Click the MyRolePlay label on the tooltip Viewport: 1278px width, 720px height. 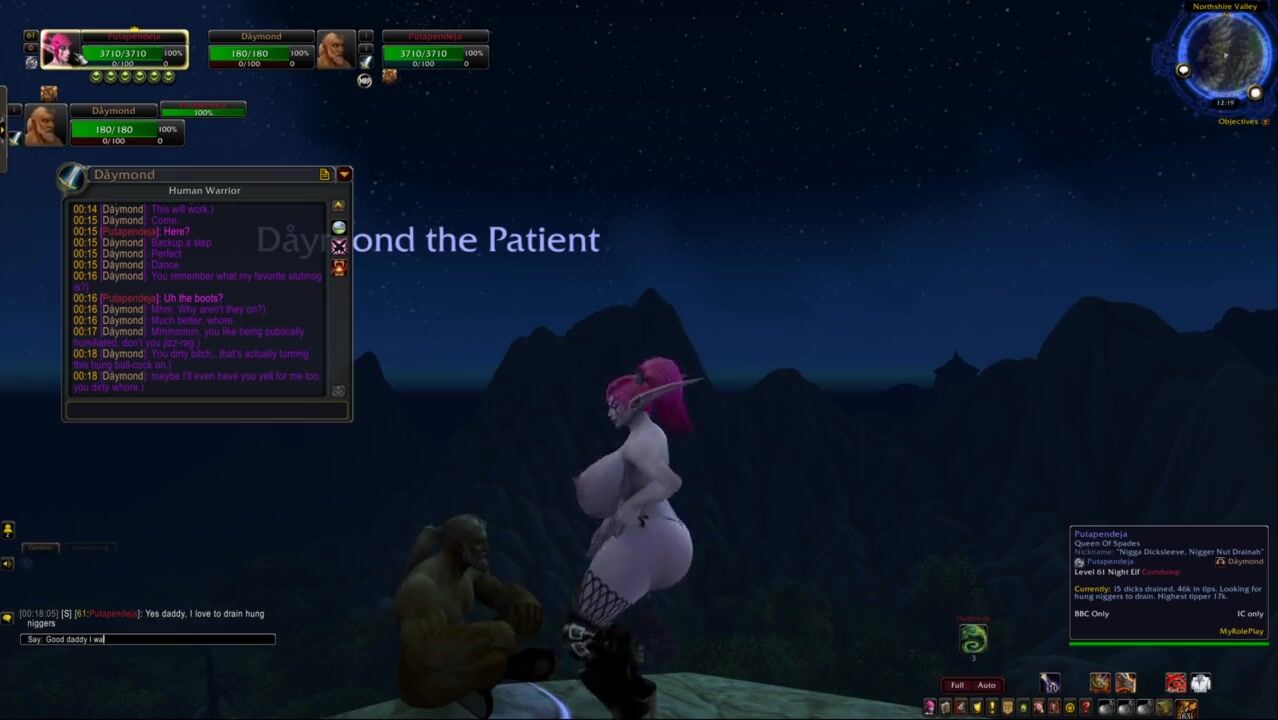(1241, 632)
